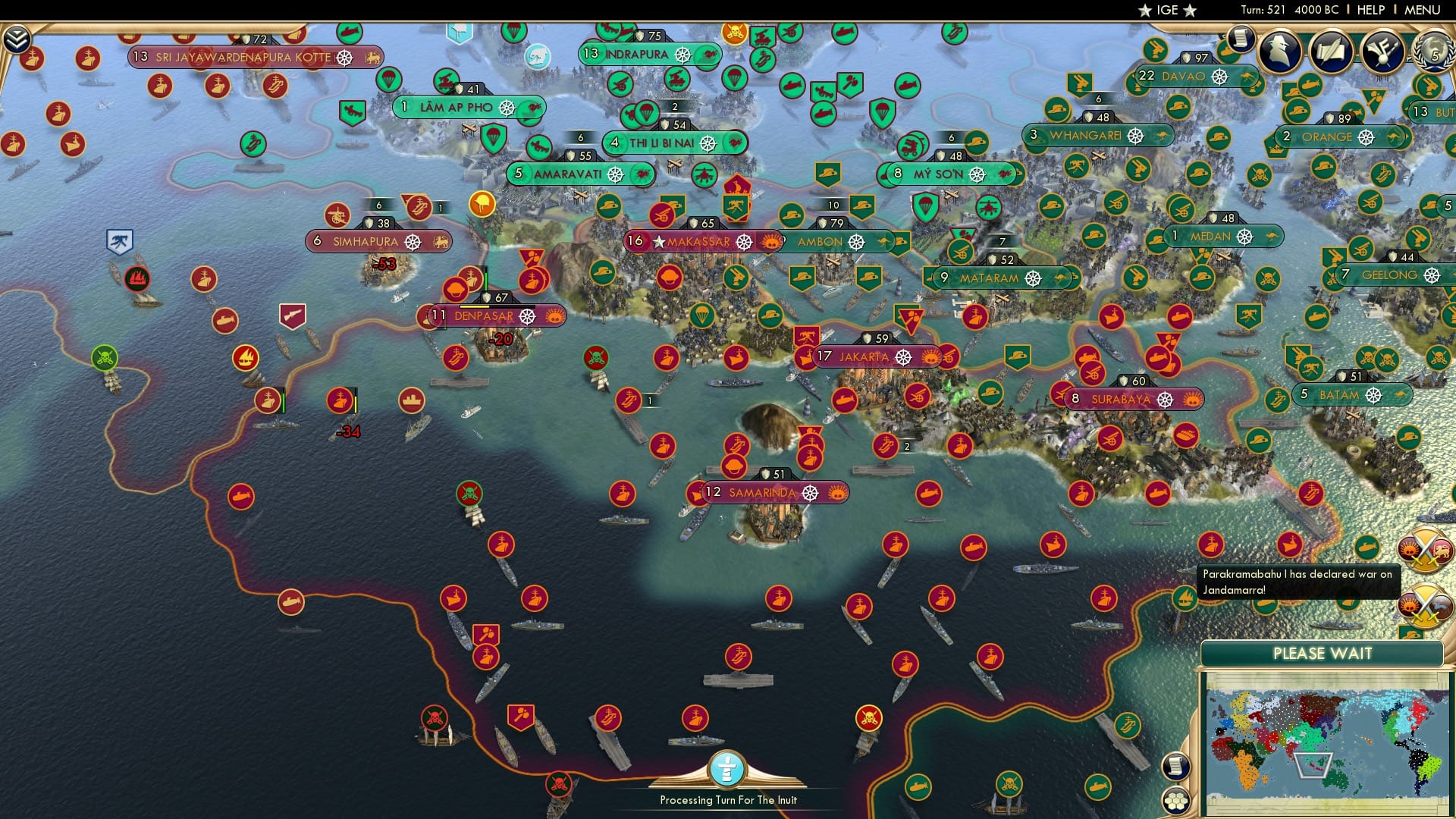The width and height of the screenshot is (1456, 819).
Task: Click the unhappiness sun icon on Jakarta's banner
Action: pyautogui.click(x=930, y=358)
